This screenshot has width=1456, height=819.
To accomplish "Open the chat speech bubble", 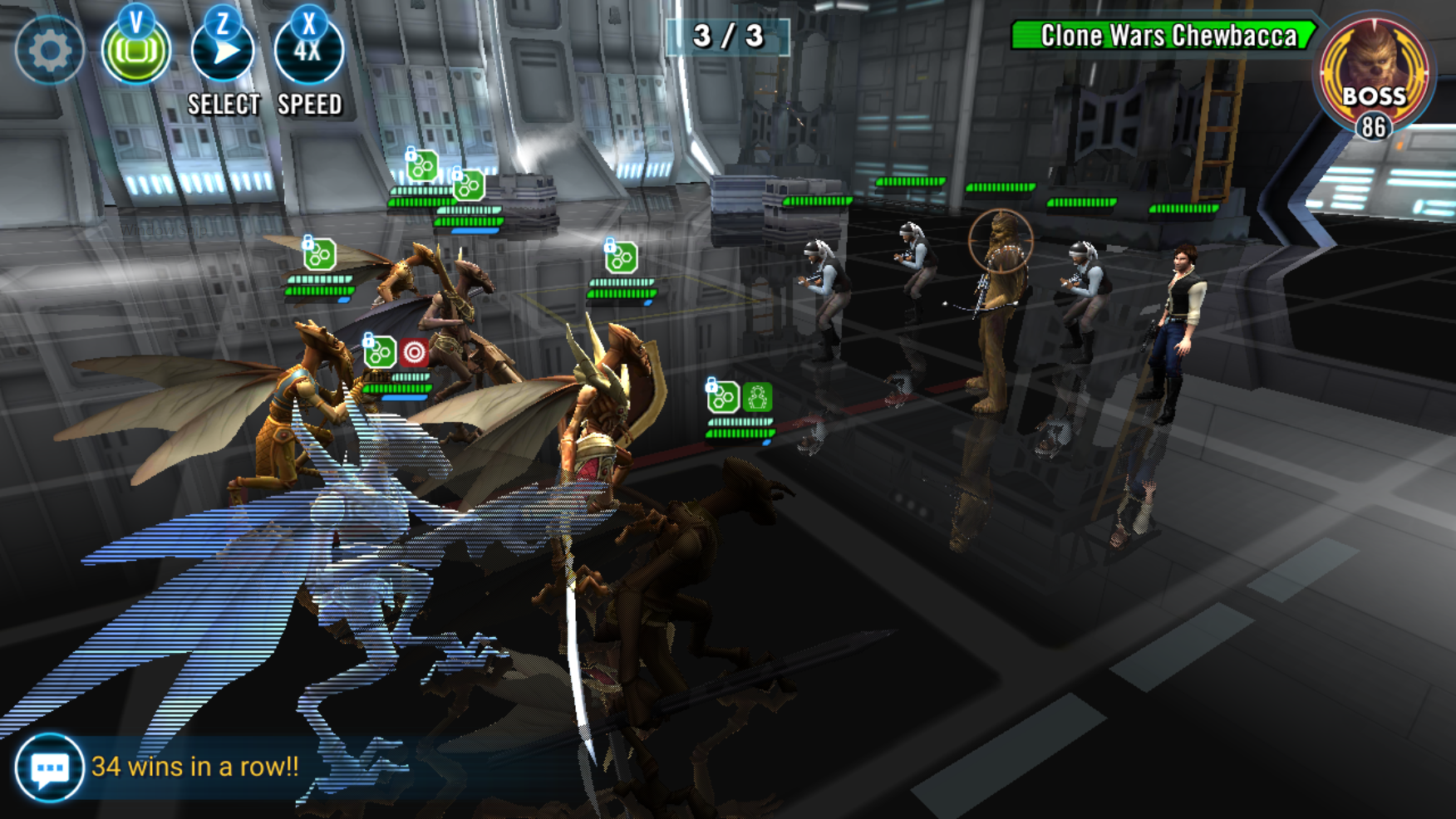I will coord(49,768).
